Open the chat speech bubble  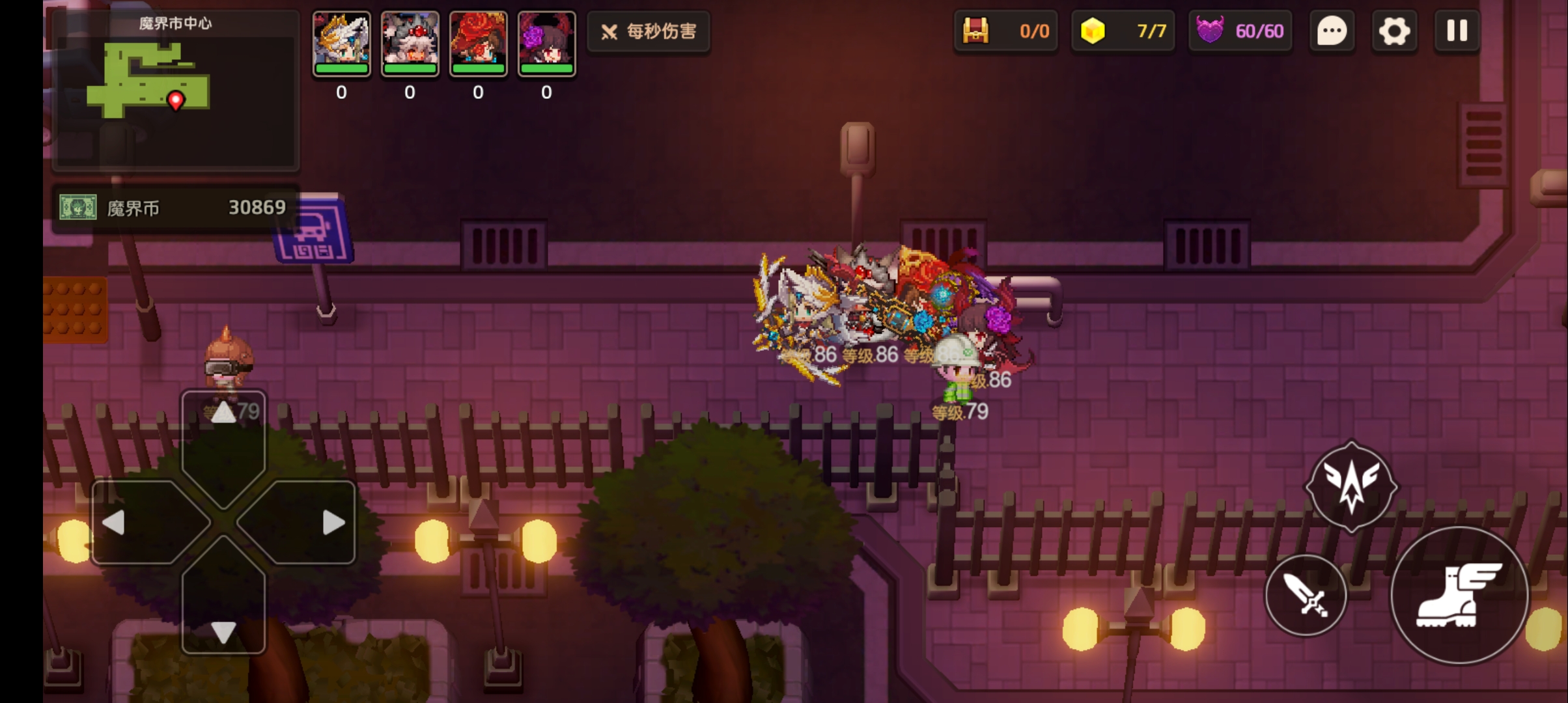click(1332, 31)
